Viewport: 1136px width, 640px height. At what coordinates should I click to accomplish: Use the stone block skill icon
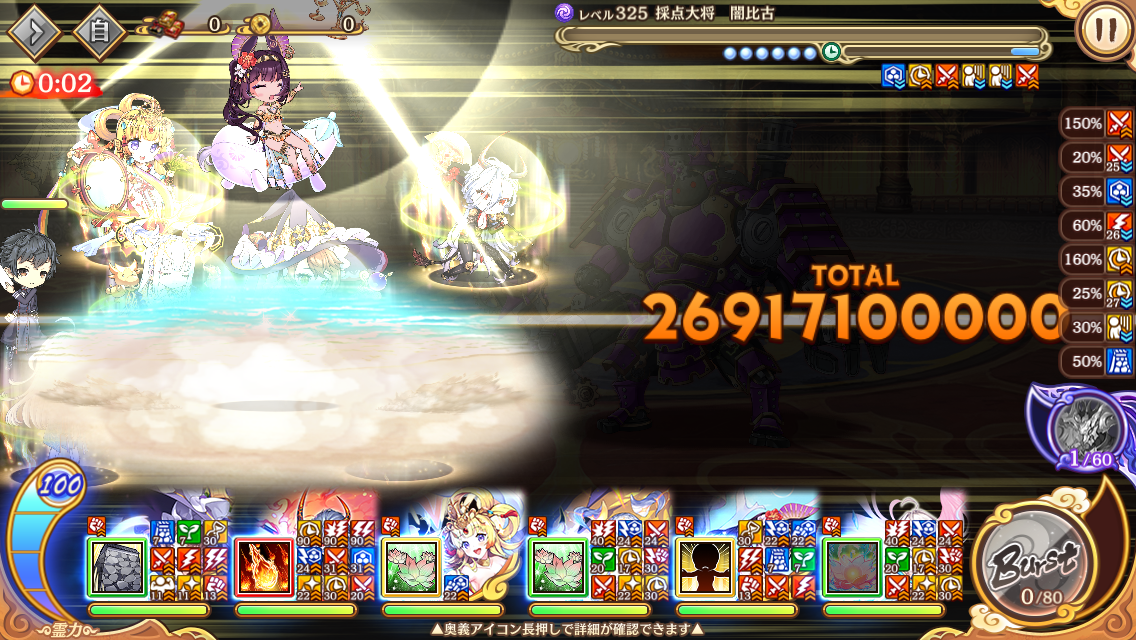117,569
